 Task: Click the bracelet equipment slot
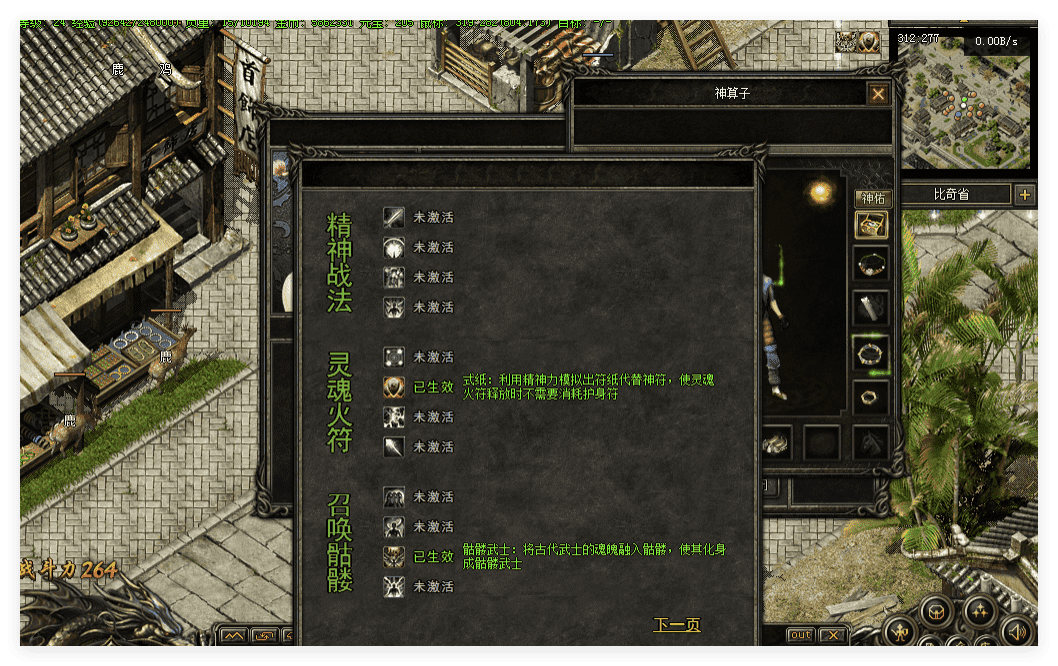coord(871,351)
